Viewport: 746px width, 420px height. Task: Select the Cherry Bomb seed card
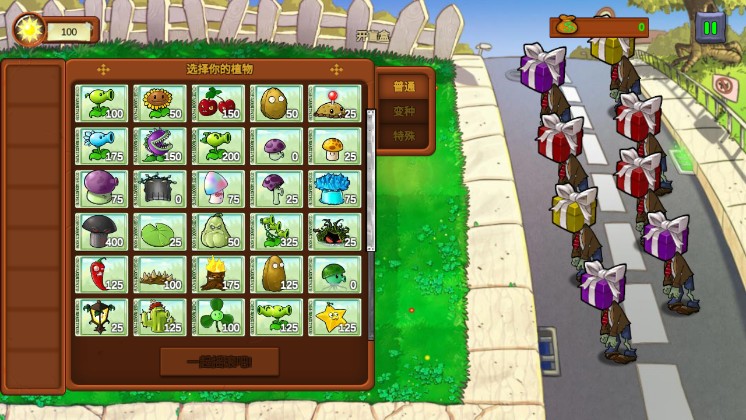click(x=218, y=103)
